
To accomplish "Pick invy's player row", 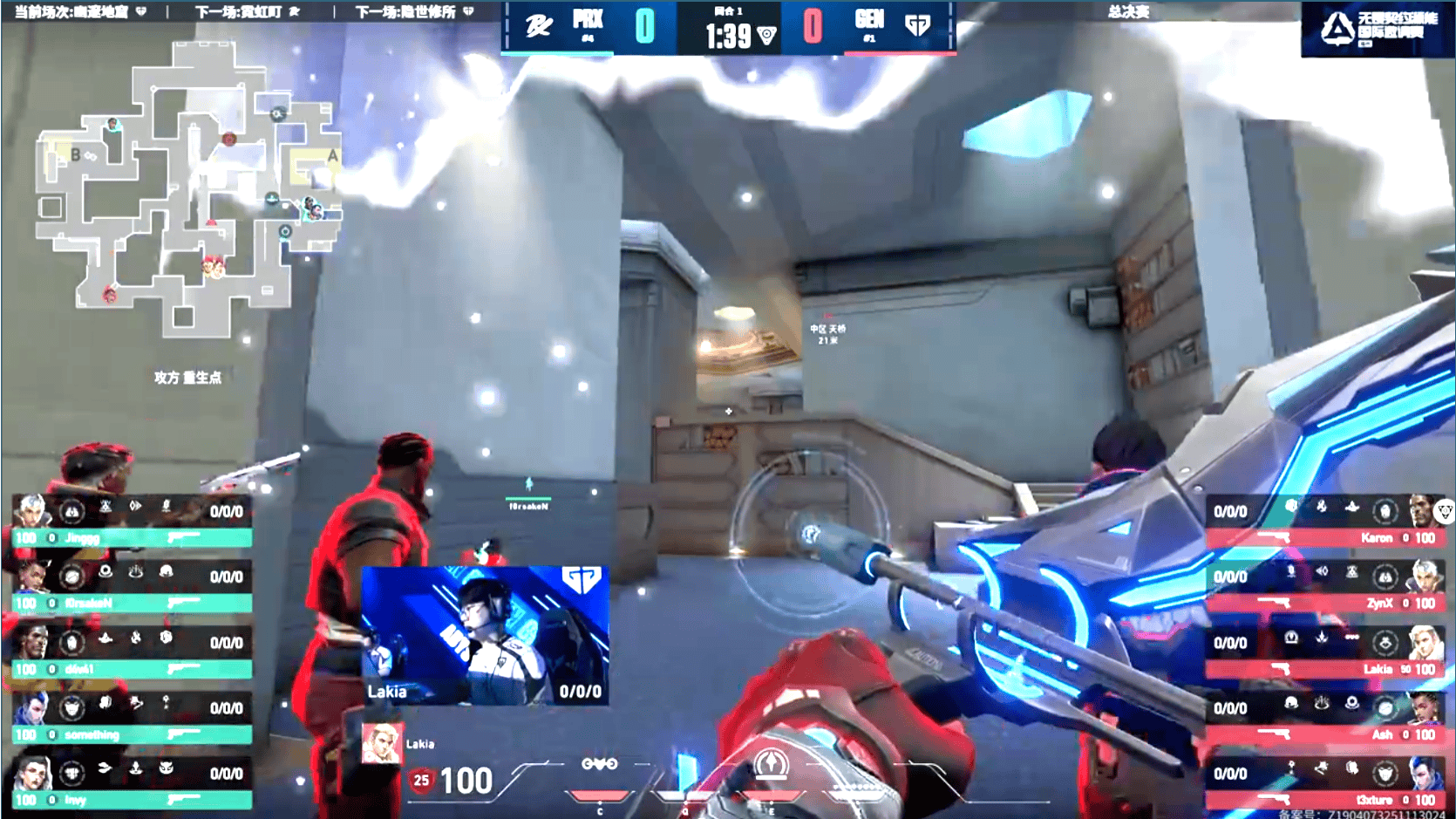I will point(133,784).
